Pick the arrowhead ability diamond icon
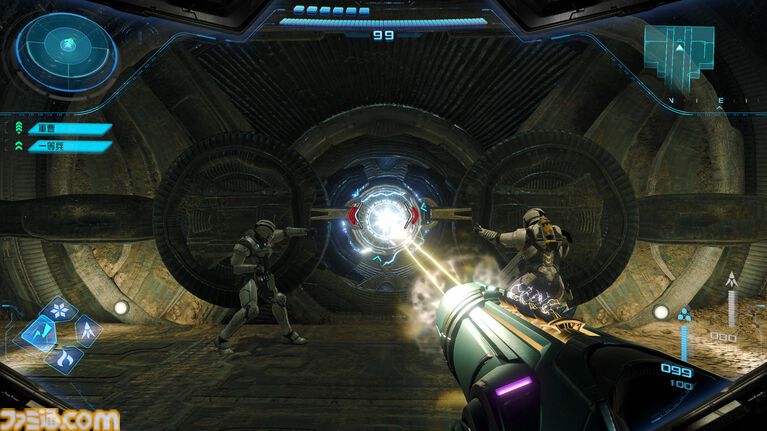The height and width of the screenshot is (431, 767). click(88, 329)
